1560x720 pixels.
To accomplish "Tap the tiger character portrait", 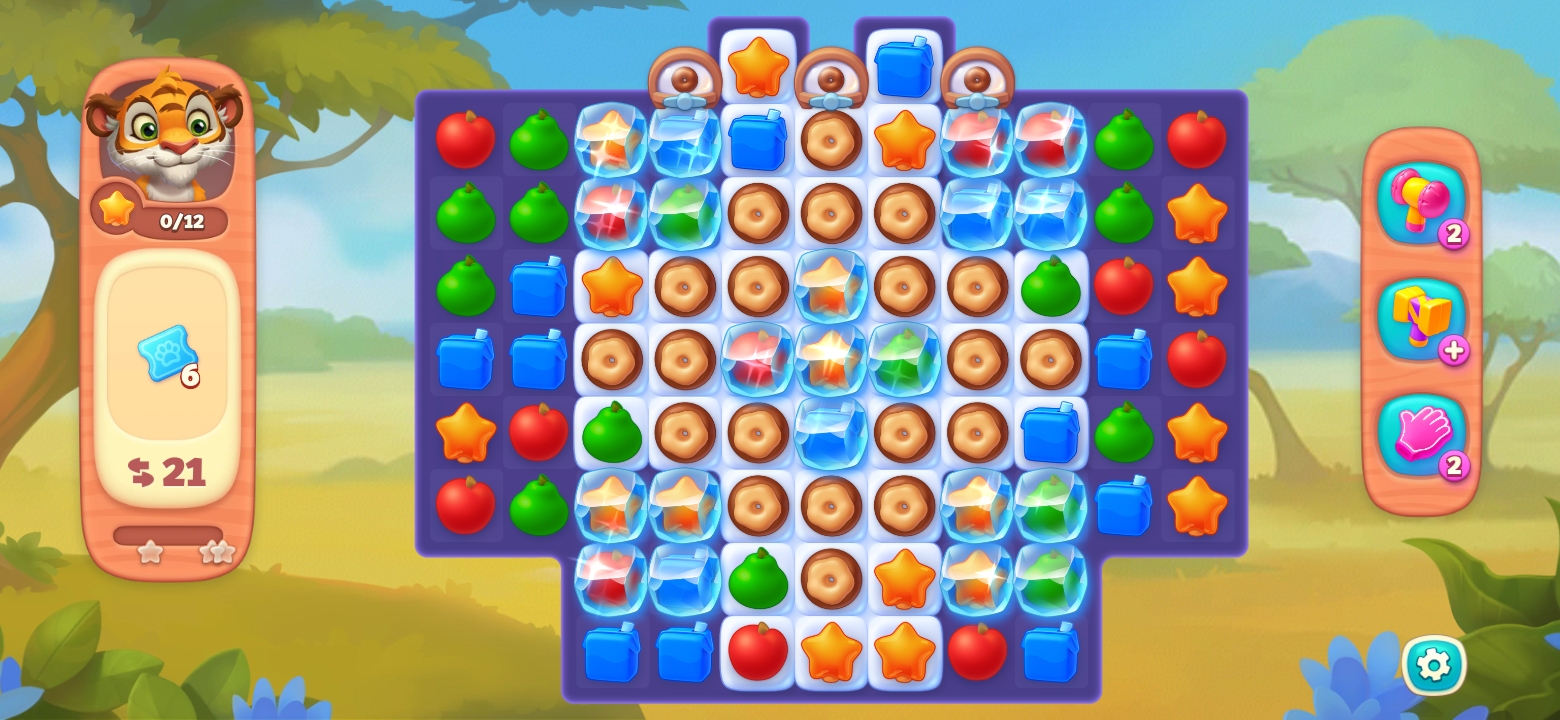I will point(166,132).
